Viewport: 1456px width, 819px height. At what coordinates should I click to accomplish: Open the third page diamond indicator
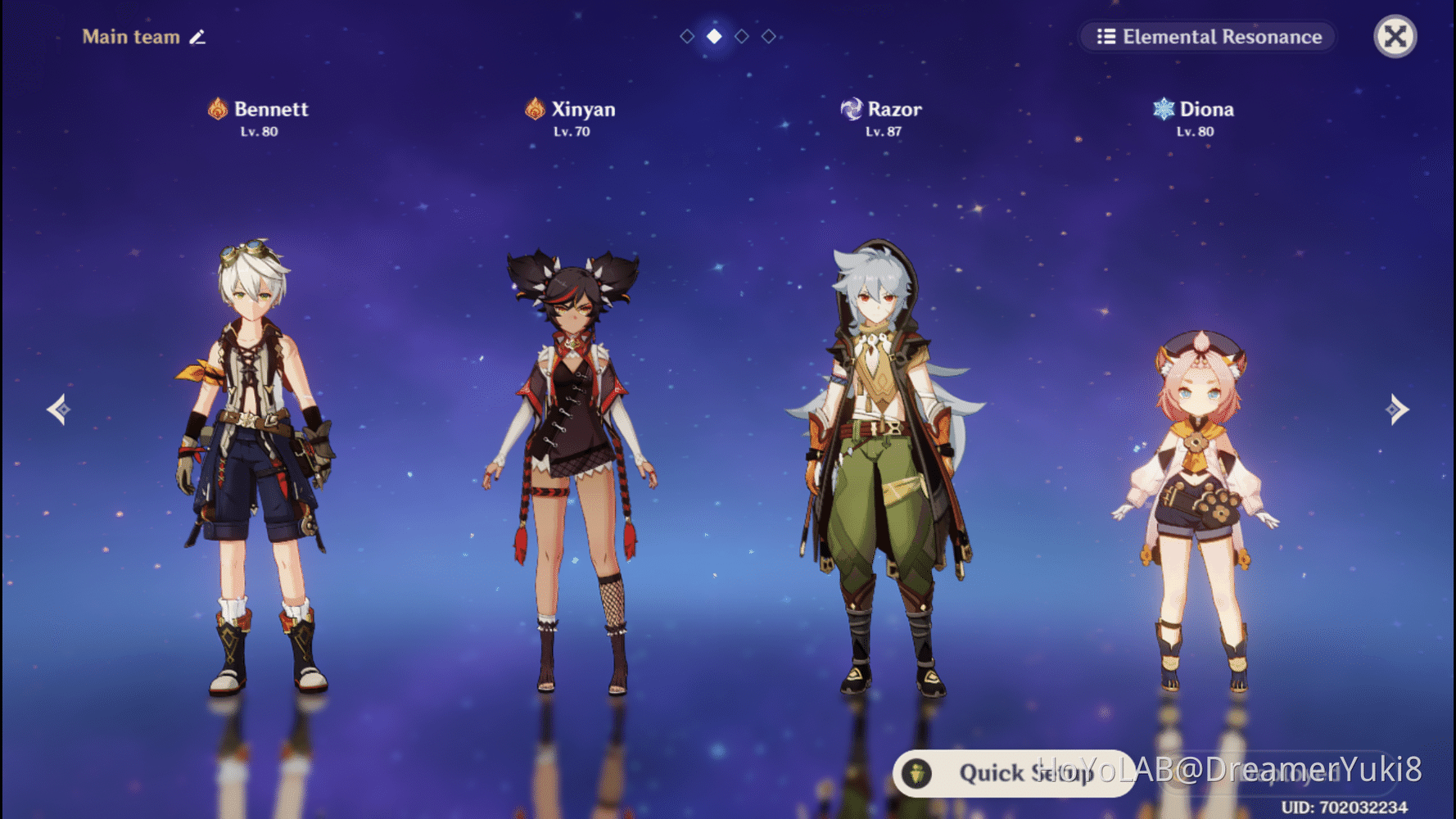pyautogui.click(x=741, y=36)
